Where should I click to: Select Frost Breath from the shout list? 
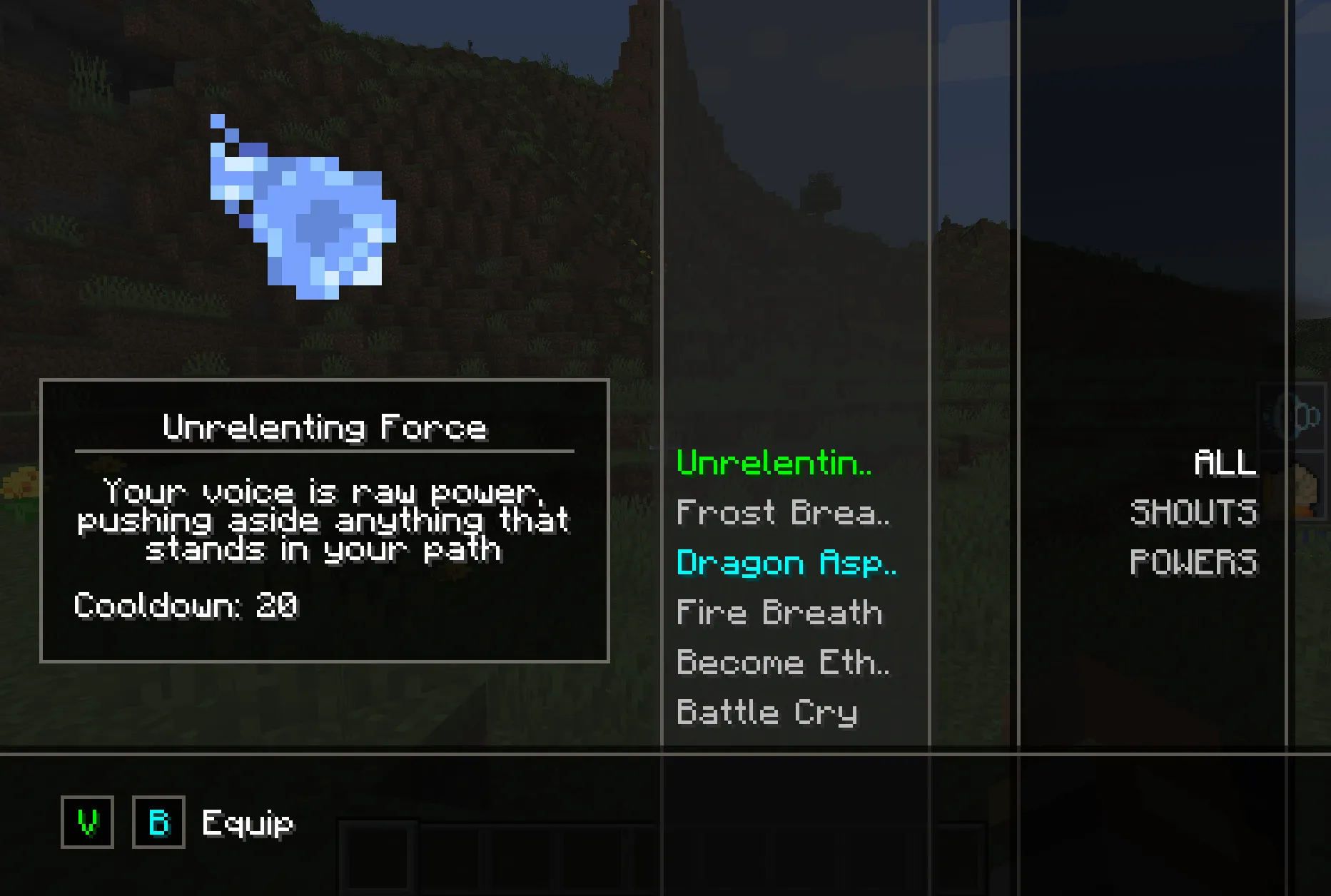[x=783, y=512]
